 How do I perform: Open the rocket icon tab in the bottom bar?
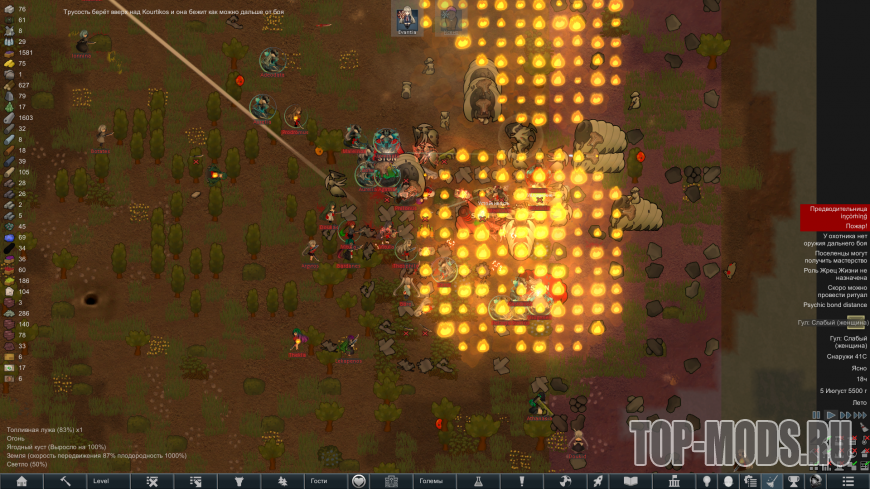(597, 481)
